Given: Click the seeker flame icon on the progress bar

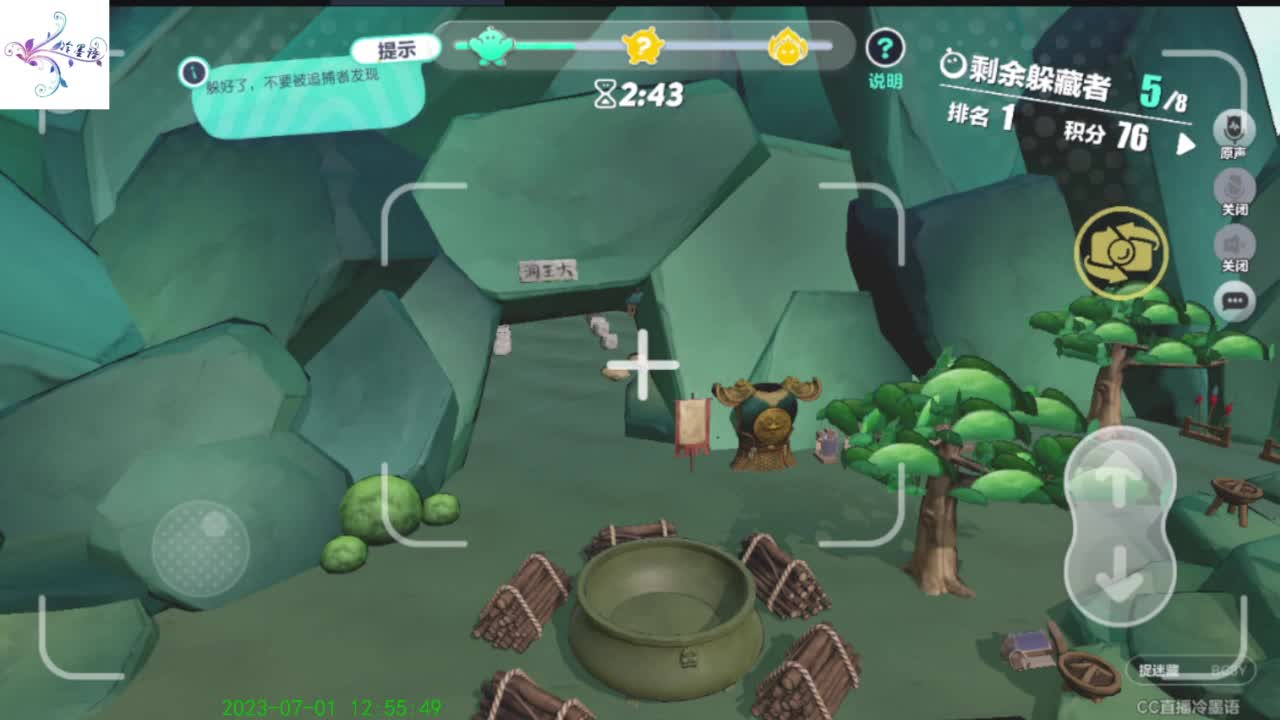Looking at the screenshot, I should (787, 45).
